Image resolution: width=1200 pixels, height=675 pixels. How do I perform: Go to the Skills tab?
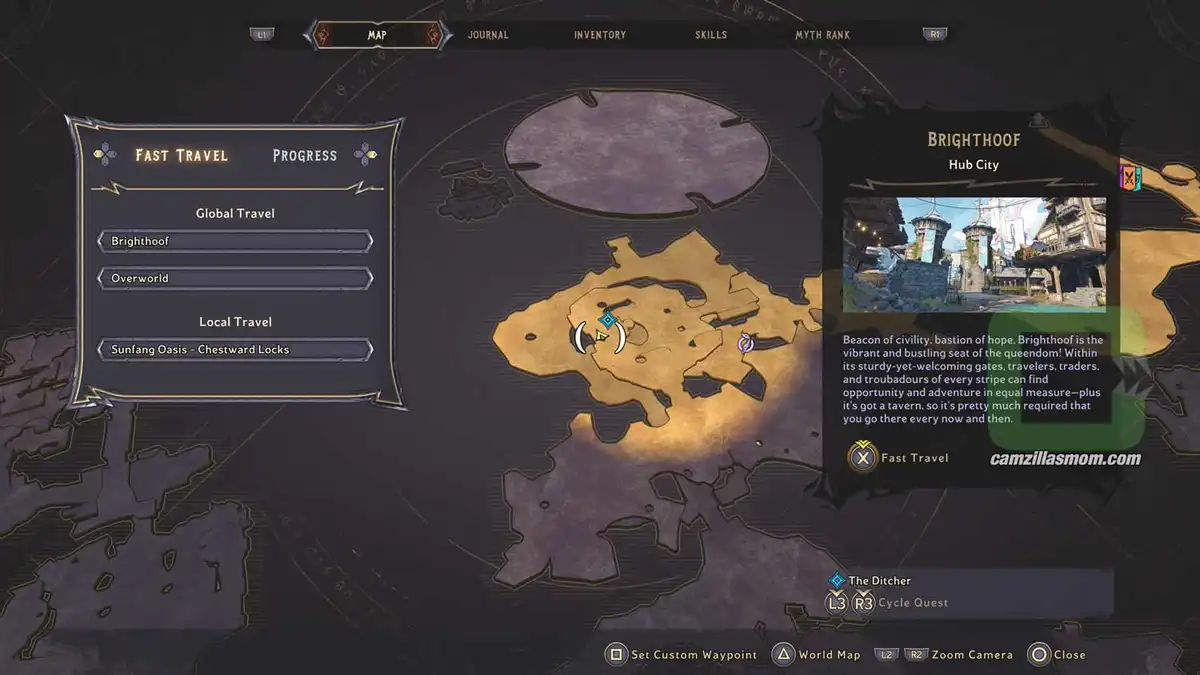pyautogui.click(x=712, y=35)
